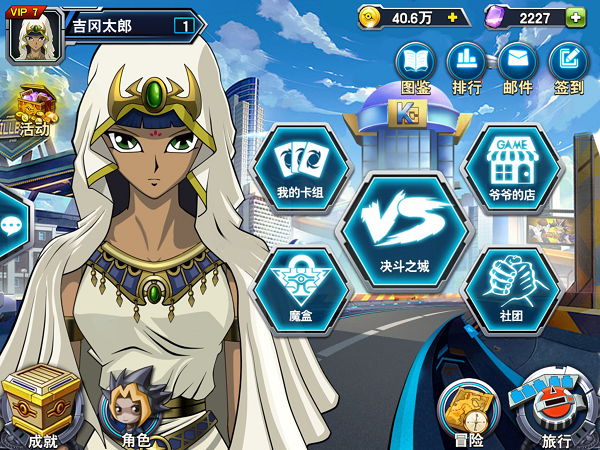Open the 角色 character screen
600x450 pixels.
click(135, 407)
